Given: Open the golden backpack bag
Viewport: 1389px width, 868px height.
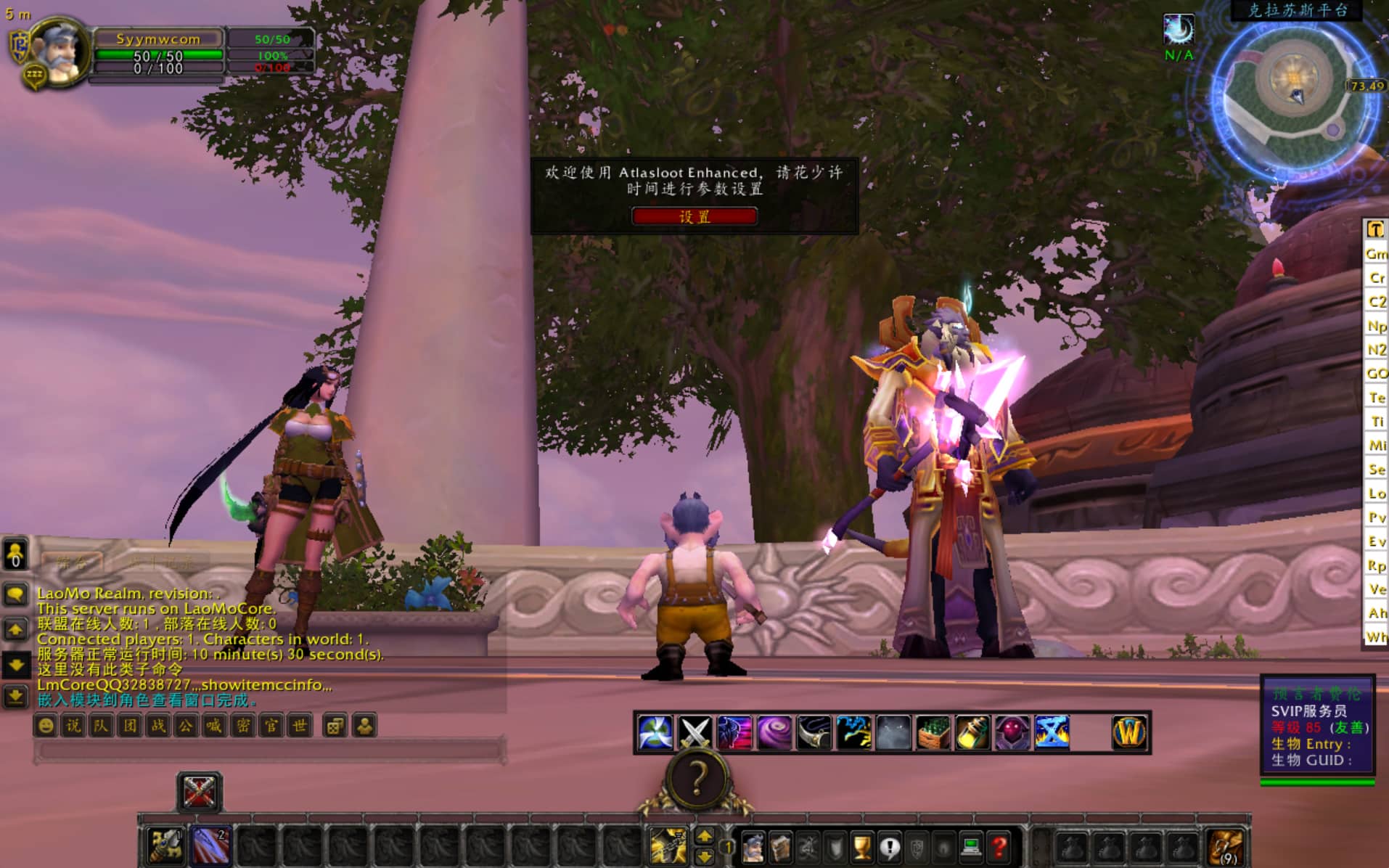Looking at the screenshot, I should click(1226, 846).
